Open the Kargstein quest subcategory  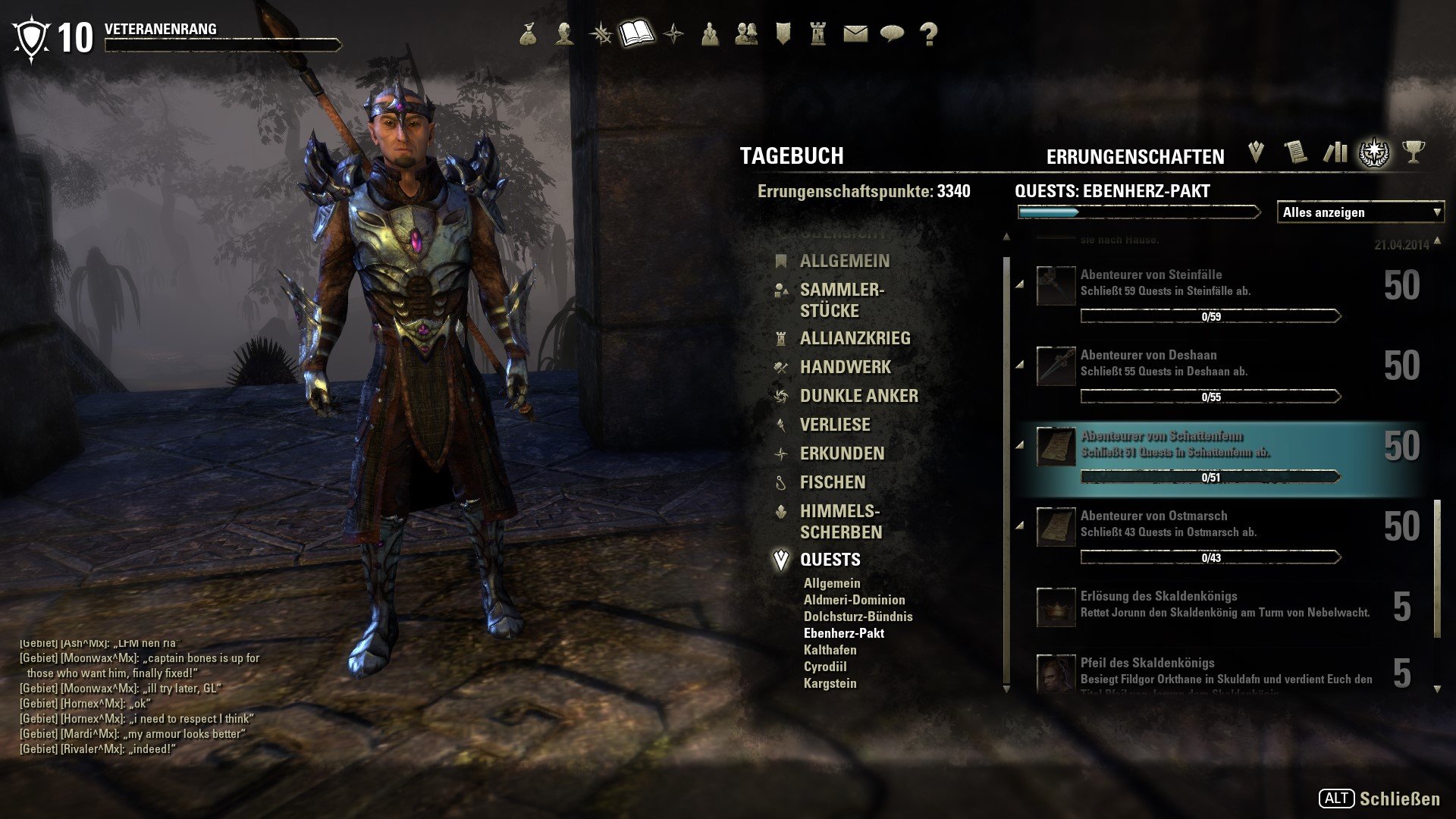(x=830, y=683)
